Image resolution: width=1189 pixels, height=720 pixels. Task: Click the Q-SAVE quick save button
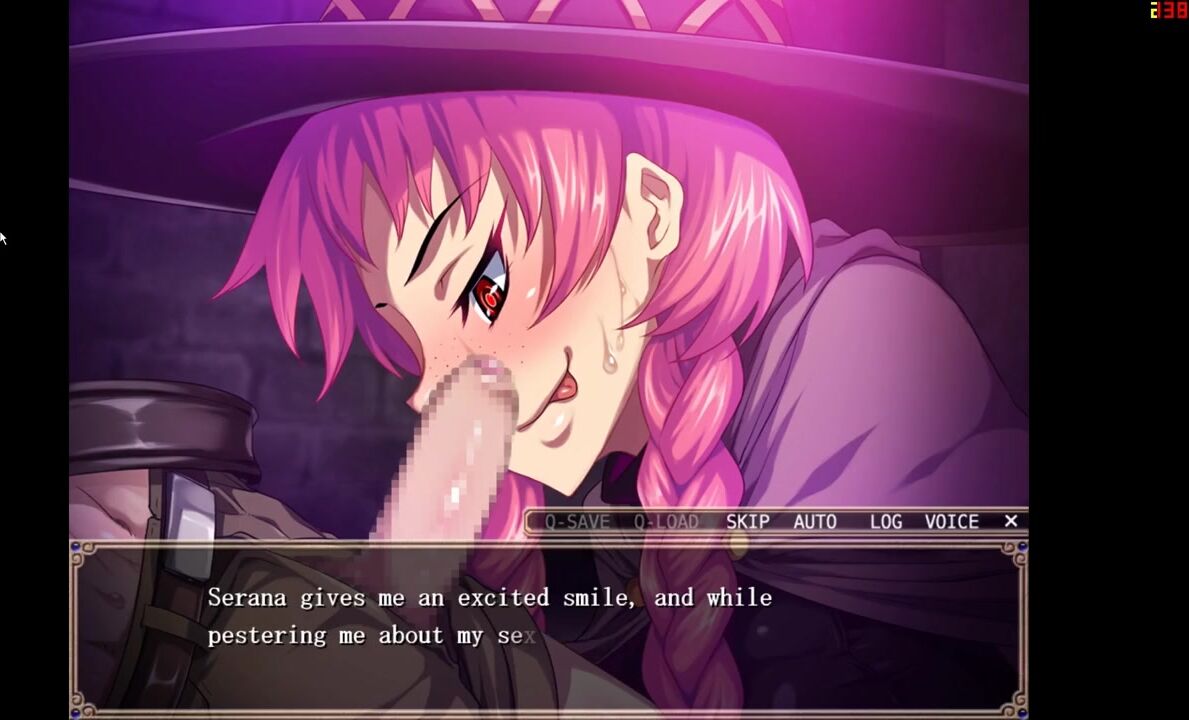(x=577, y=522)
